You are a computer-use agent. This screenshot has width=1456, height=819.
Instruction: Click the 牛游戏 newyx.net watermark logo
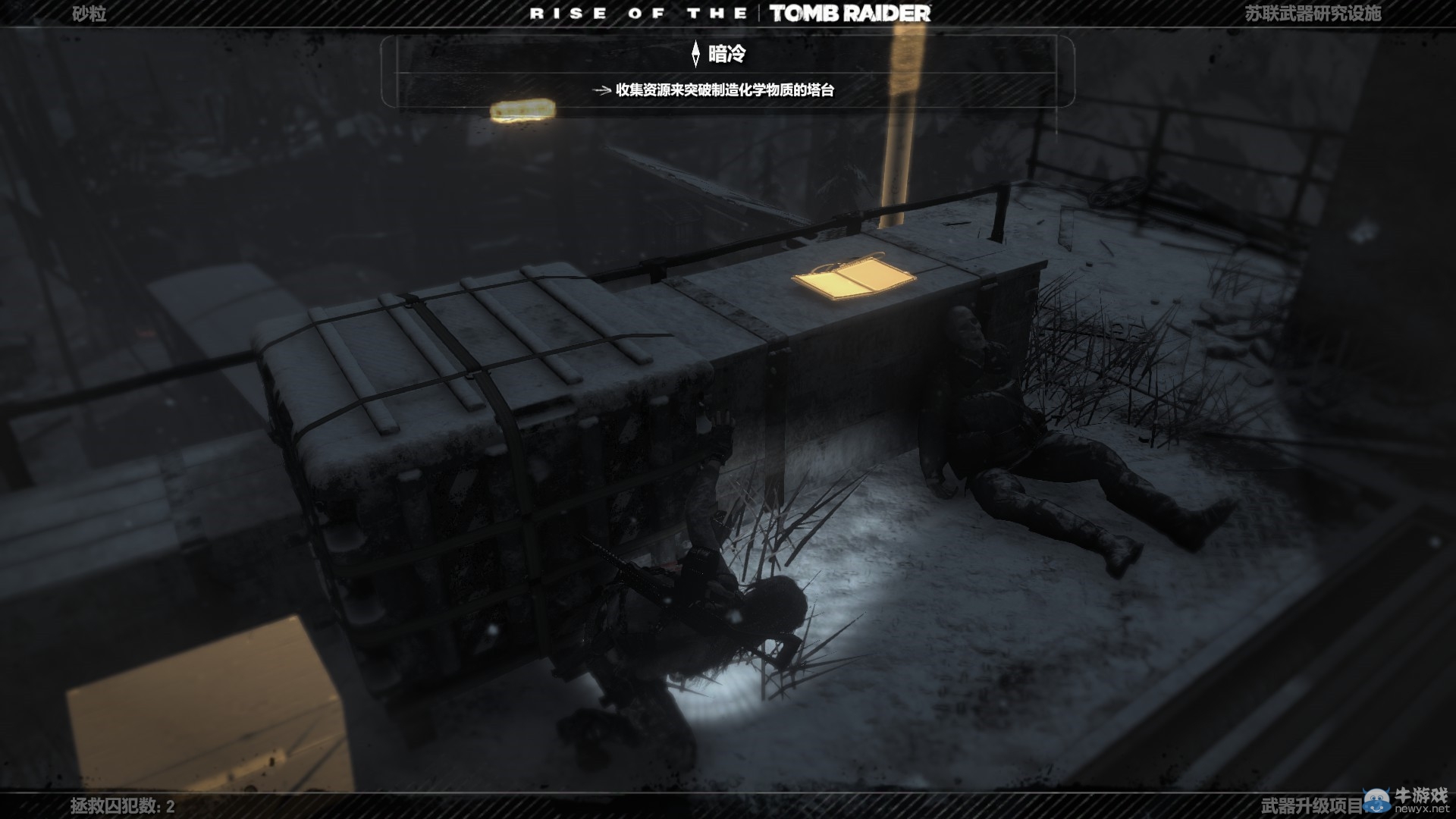point(1407,799)
